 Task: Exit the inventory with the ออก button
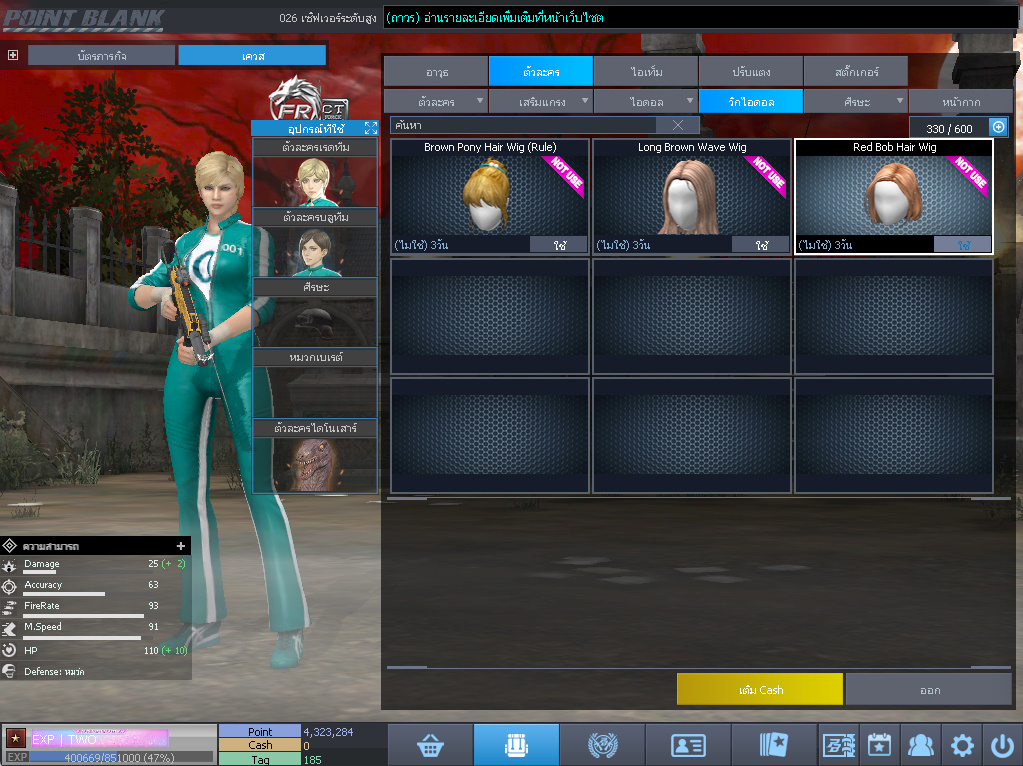click(x=929, y=689)
